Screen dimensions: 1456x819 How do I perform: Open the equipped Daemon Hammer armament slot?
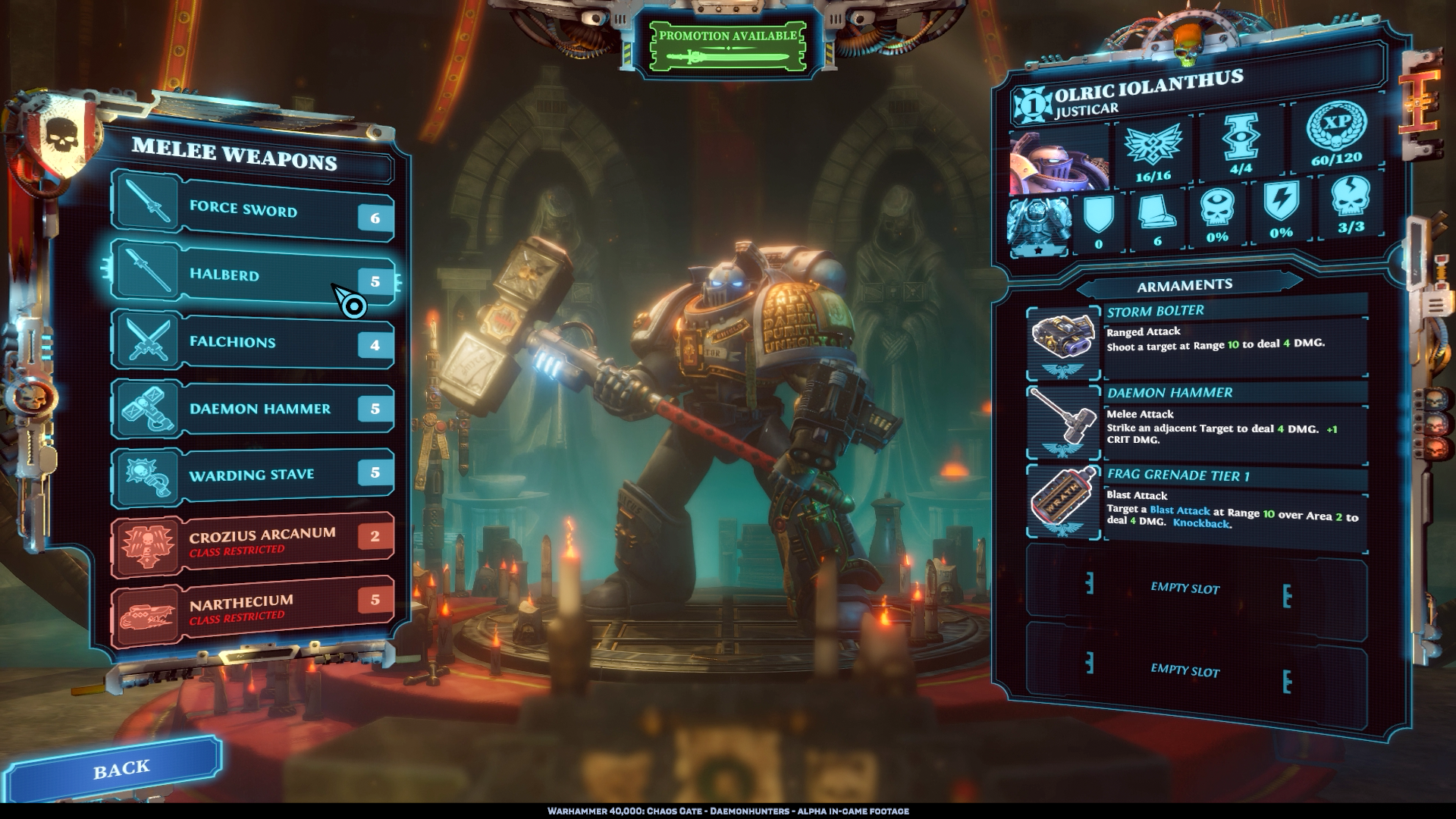1197,423
